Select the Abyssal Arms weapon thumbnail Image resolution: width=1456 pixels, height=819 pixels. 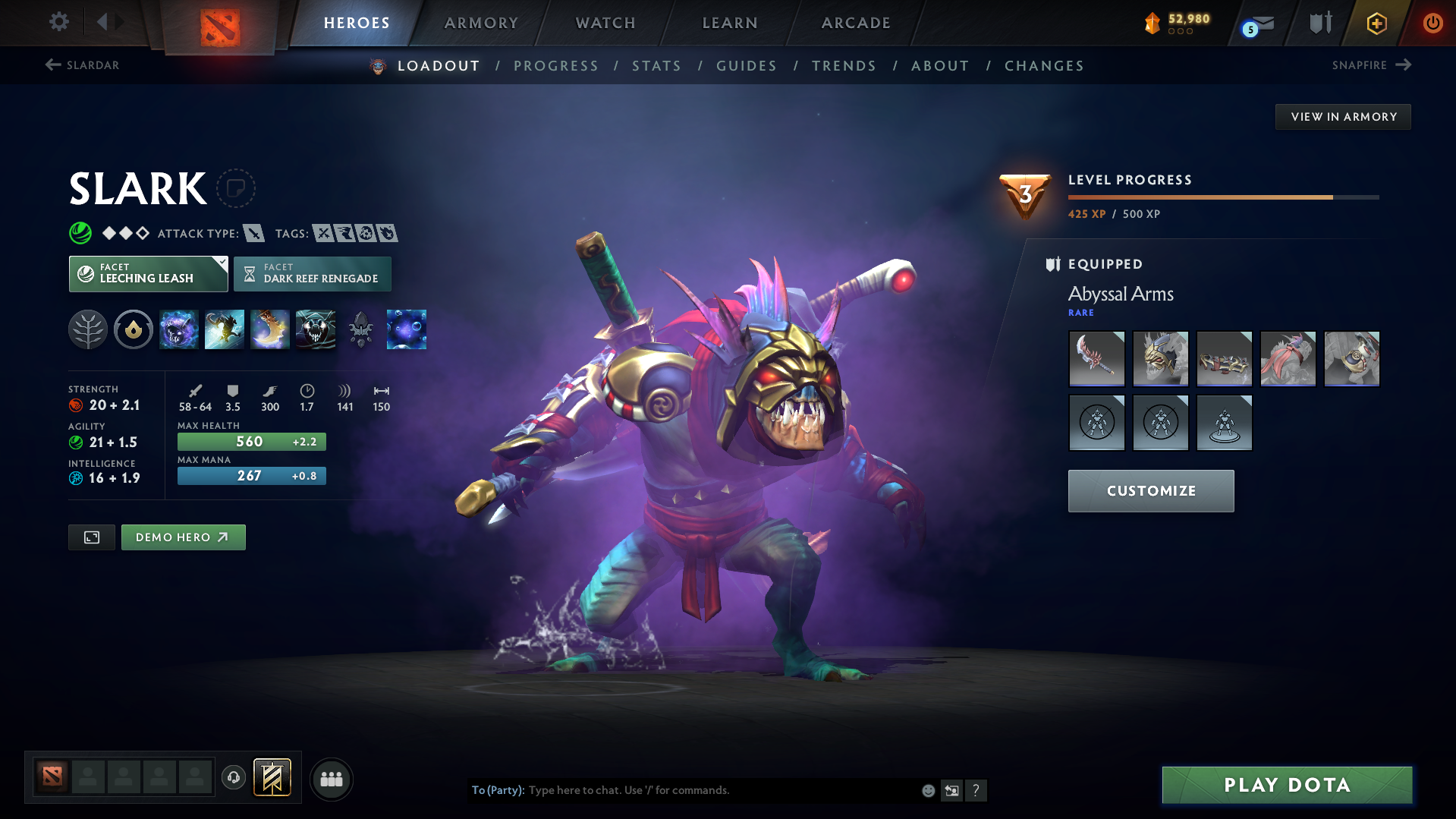point(1096,358)
